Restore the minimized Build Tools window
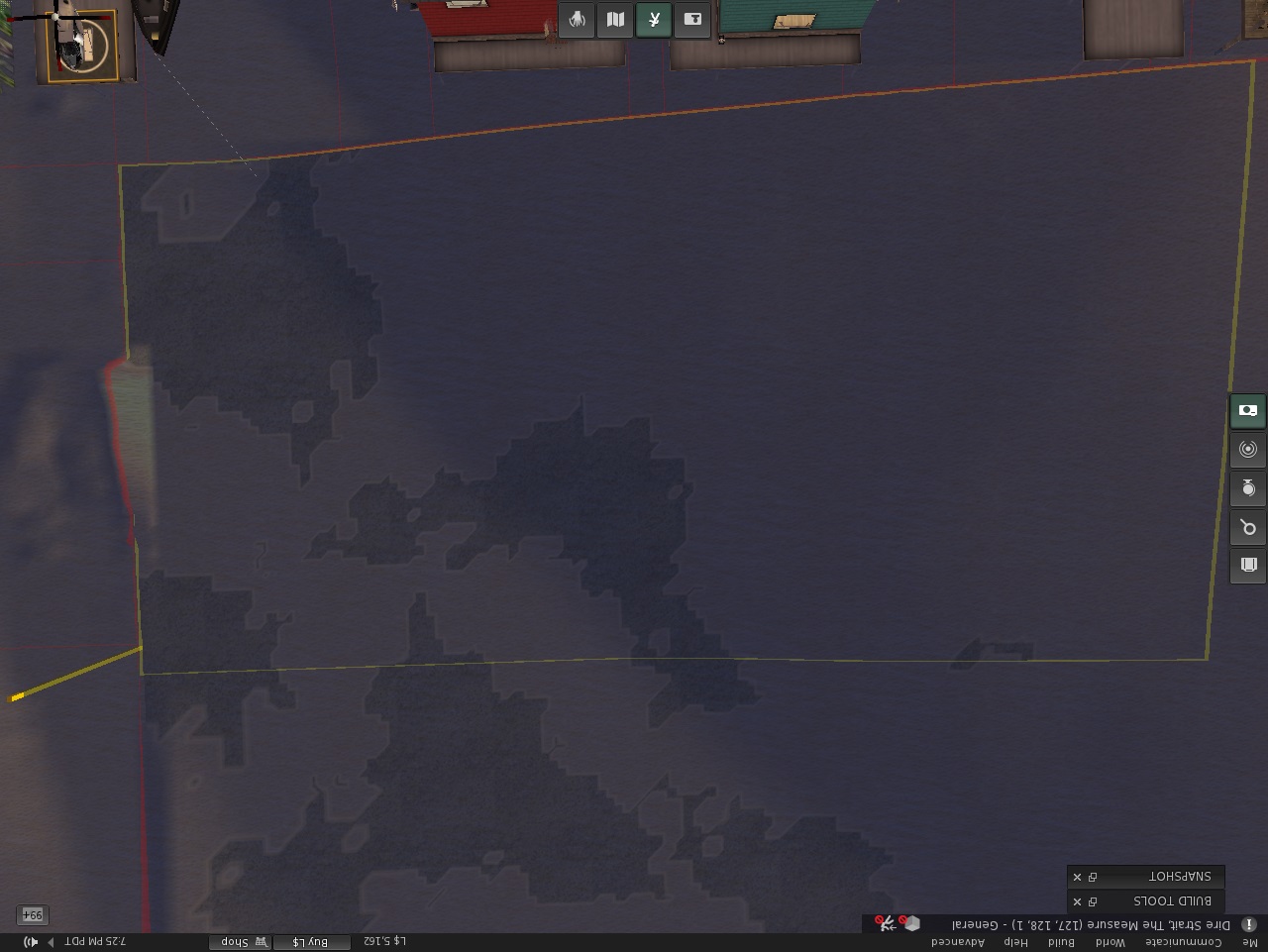Image resolution: width=1268 pixels, height=952 pixels. coord(1093,901)
